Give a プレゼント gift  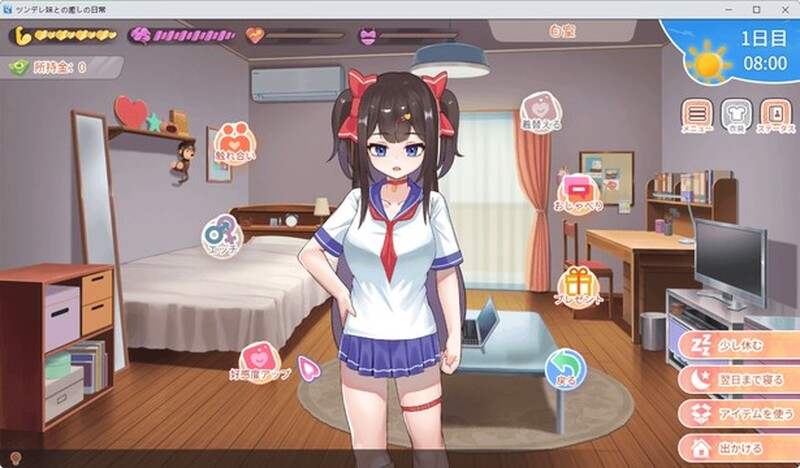579,285
